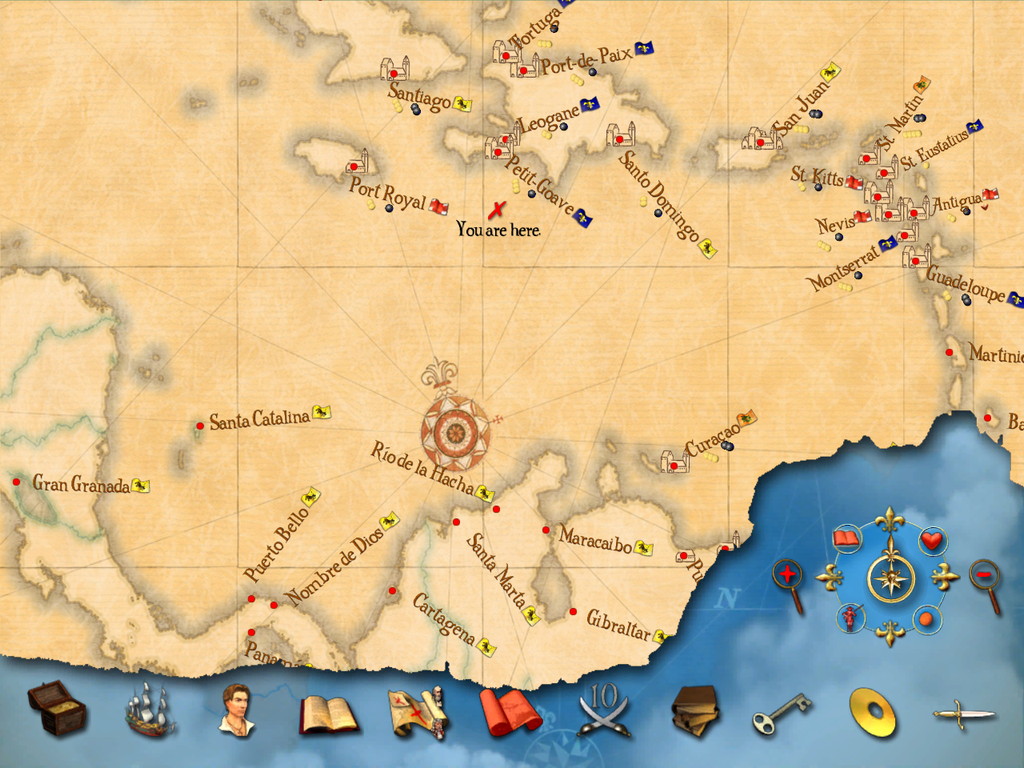Click the silver key icon

781,712
